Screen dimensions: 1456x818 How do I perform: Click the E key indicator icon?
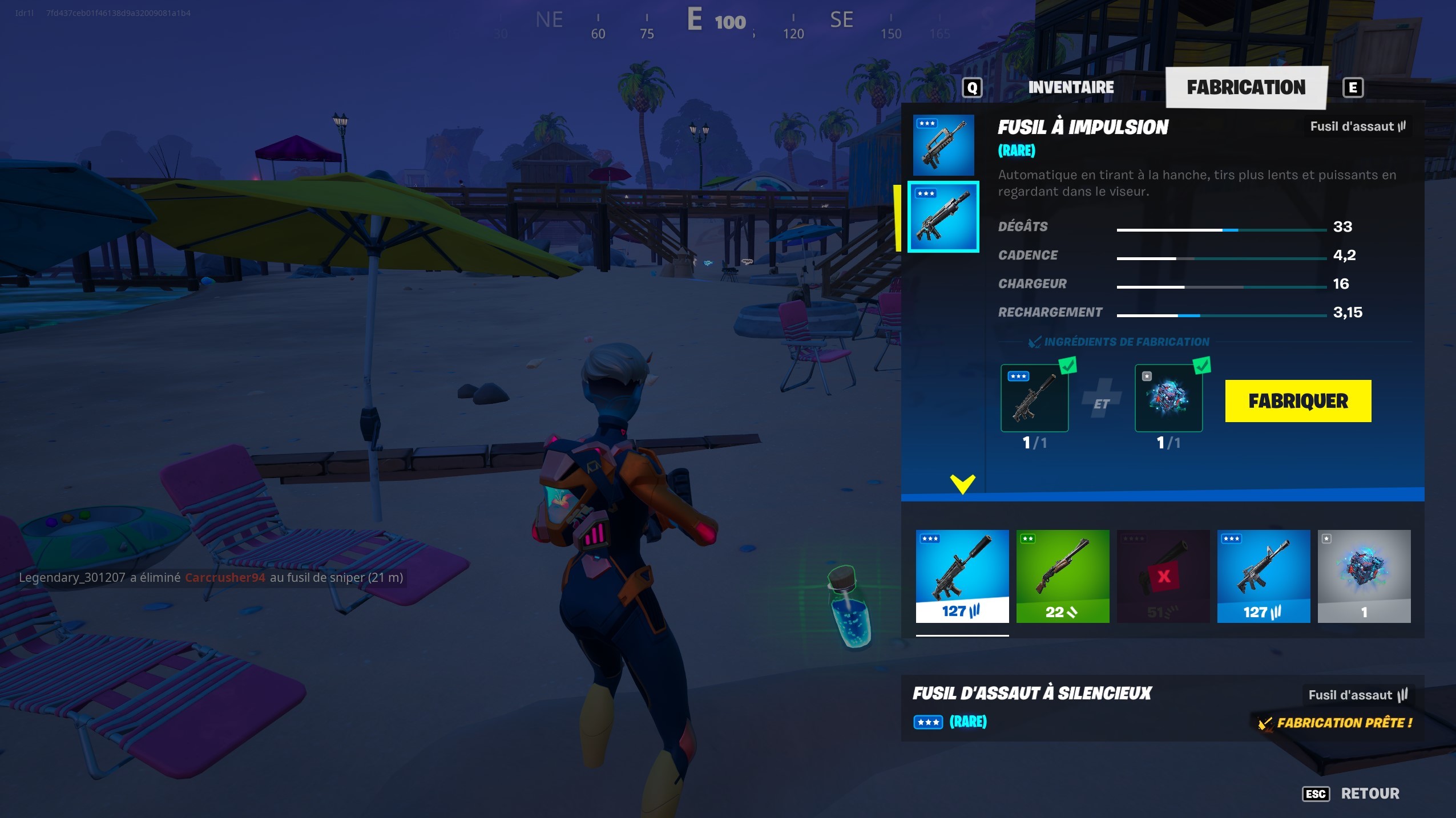coord(1353,87)
